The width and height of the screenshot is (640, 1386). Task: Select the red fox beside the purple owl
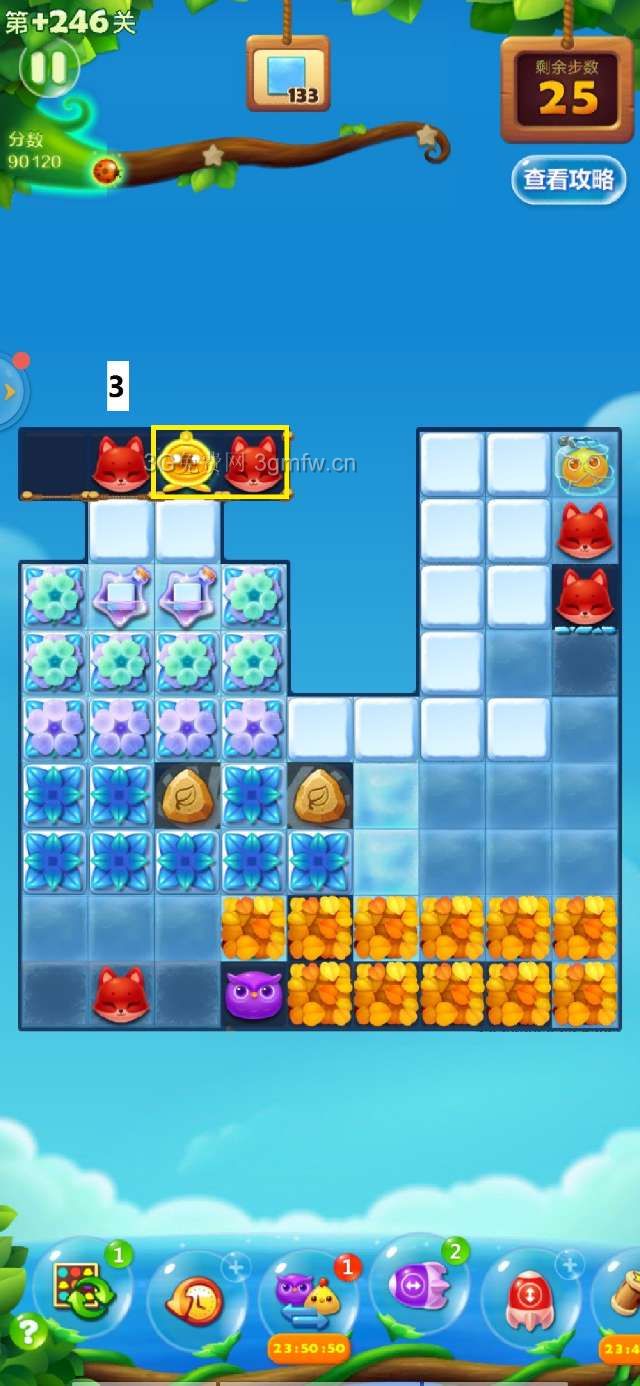(121, 995)
